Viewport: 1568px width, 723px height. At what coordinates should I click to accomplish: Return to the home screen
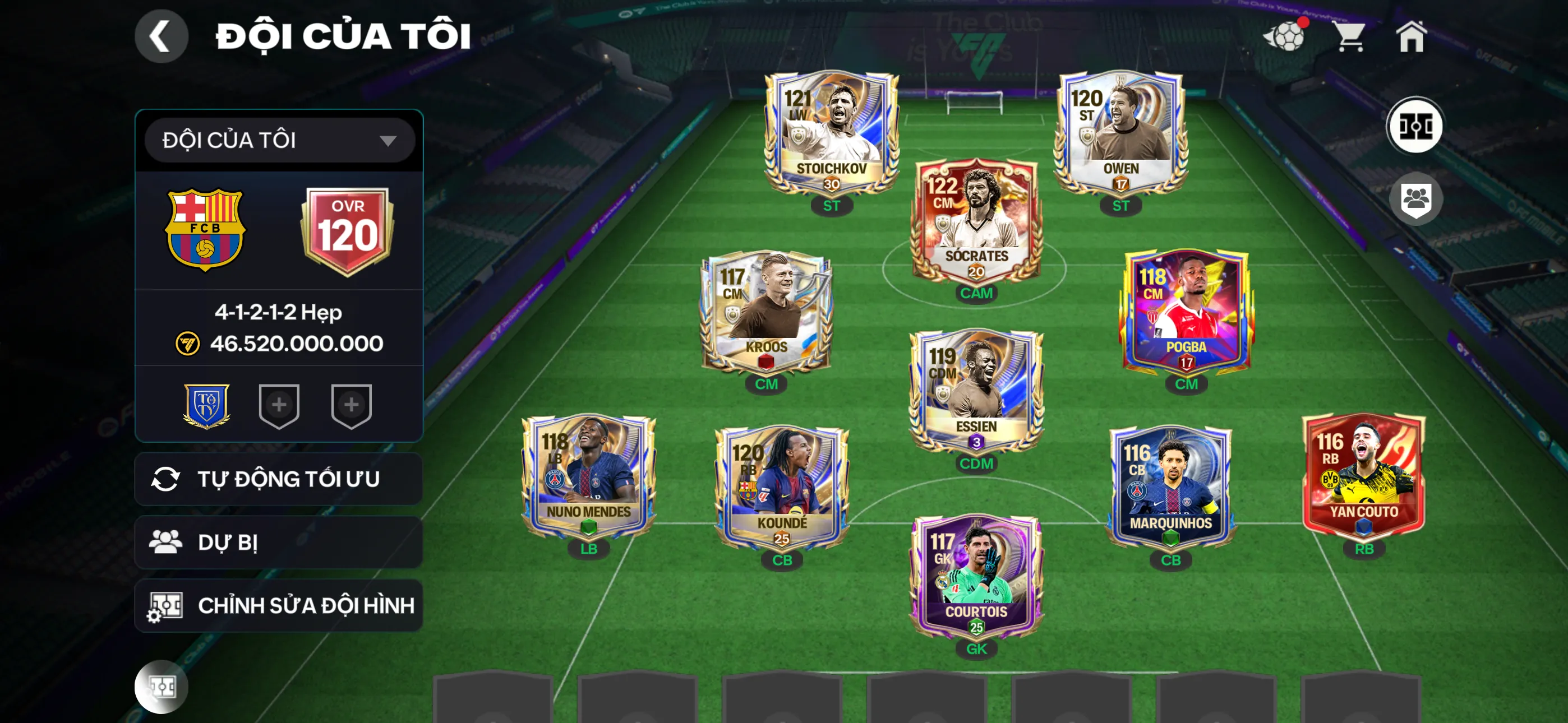click(1412, 36)
